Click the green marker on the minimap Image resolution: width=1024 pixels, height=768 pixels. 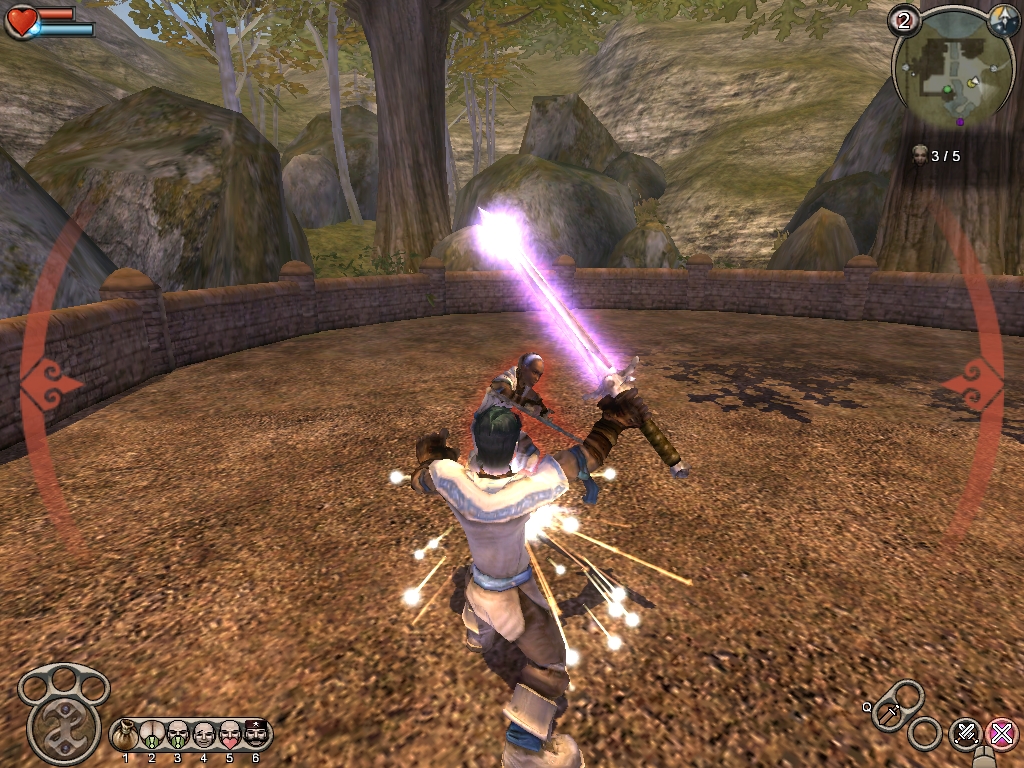click(947, 90)
